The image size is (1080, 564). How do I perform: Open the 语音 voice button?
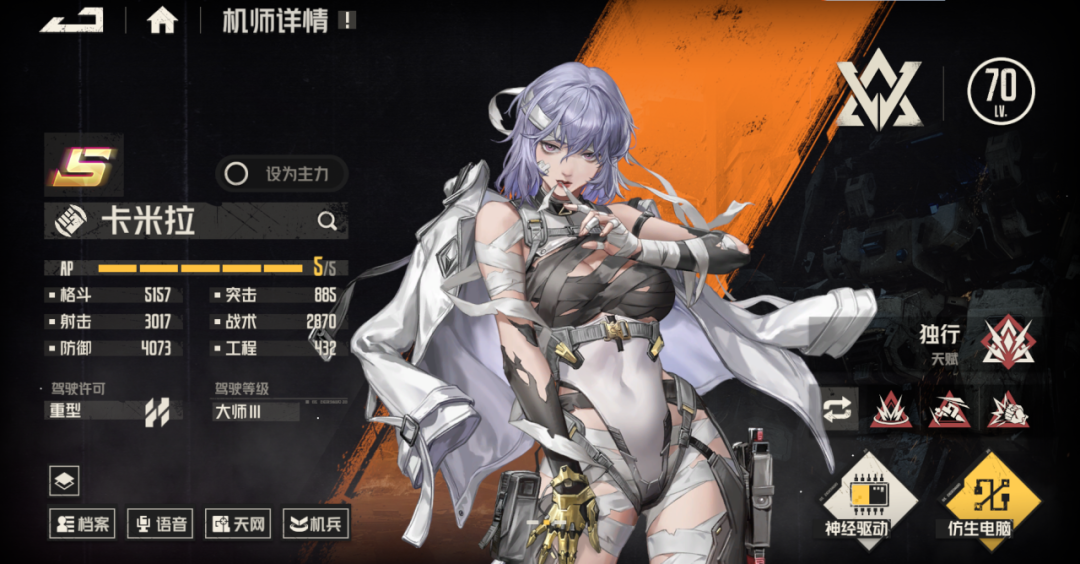[x=160, y=523]
